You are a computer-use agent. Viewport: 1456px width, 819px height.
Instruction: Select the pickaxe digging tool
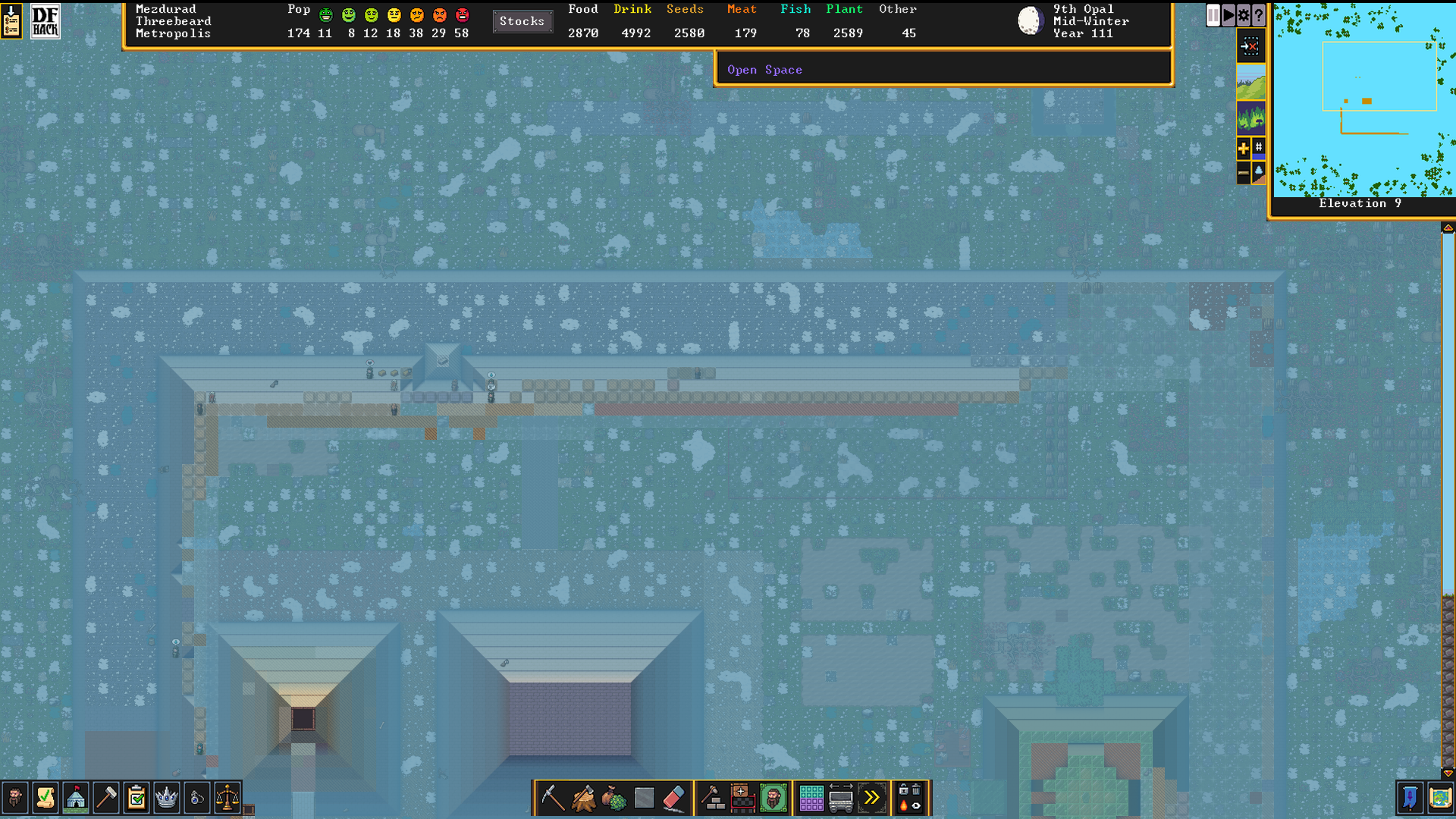pos(553,798)
